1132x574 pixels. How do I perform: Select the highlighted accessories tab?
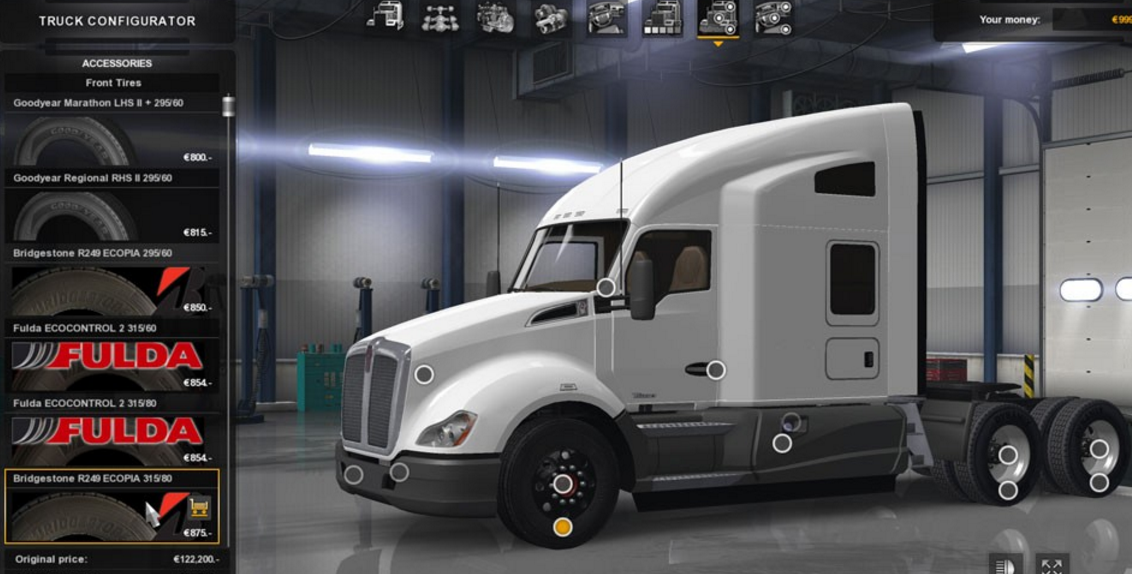(x=717, y=17)
